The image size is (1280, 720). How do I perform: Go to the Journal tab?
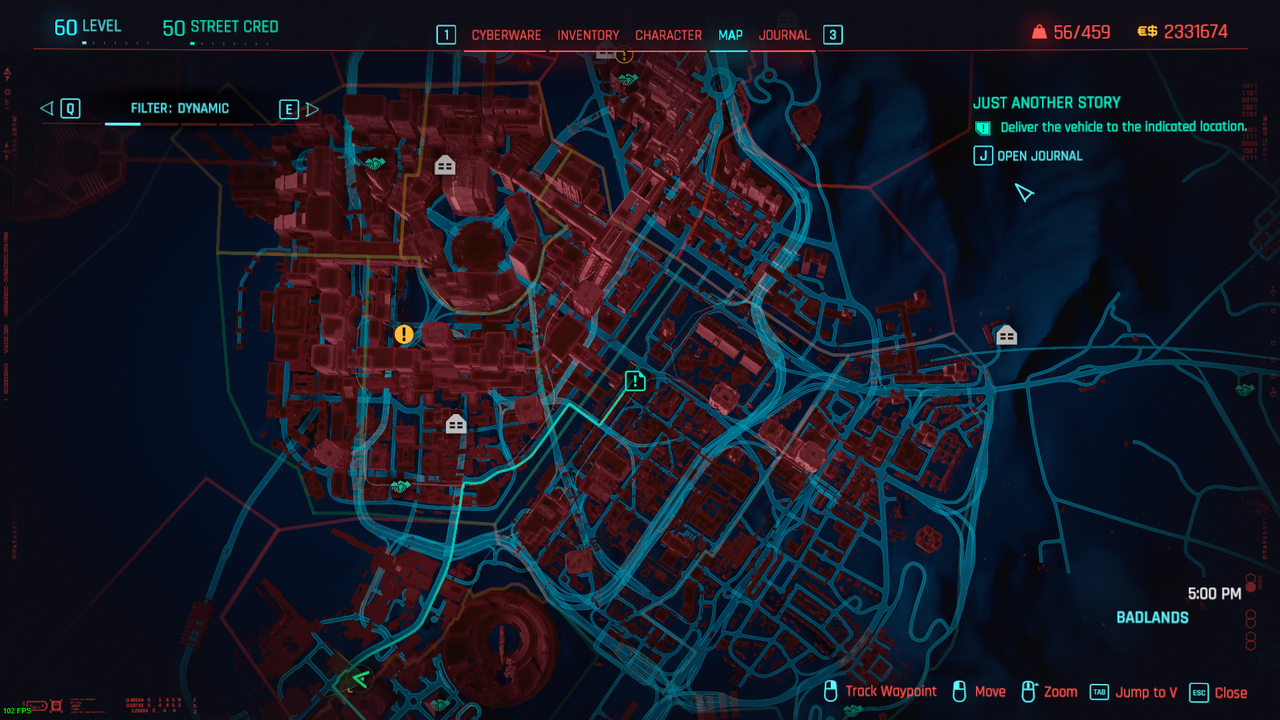[x=784, y=35]
